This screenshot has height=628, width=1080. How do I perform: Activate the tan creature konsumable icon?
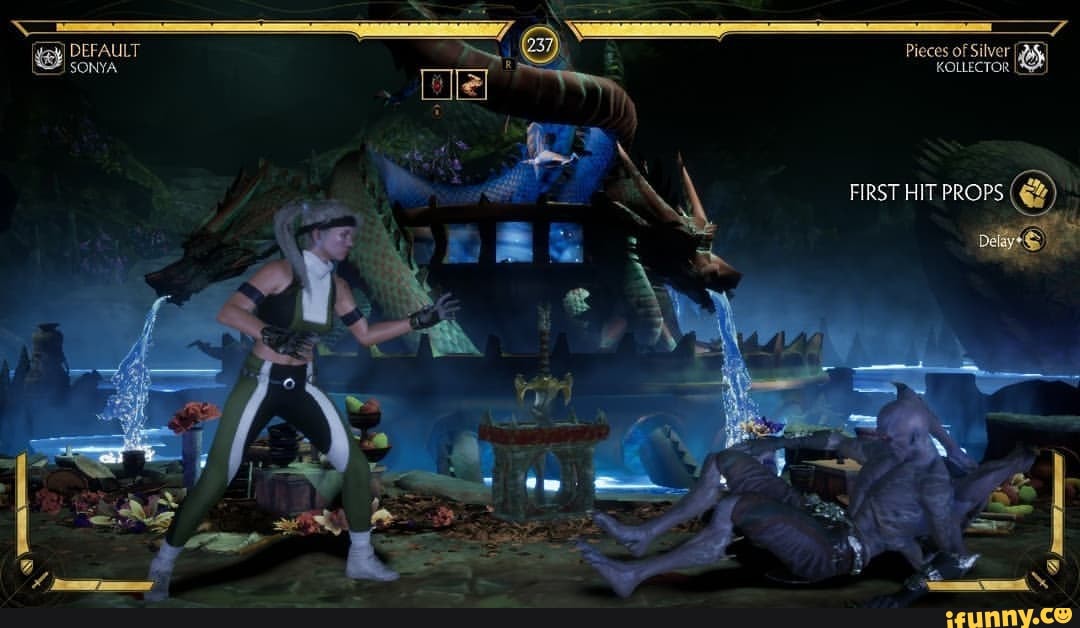click(x=472, y=85)
